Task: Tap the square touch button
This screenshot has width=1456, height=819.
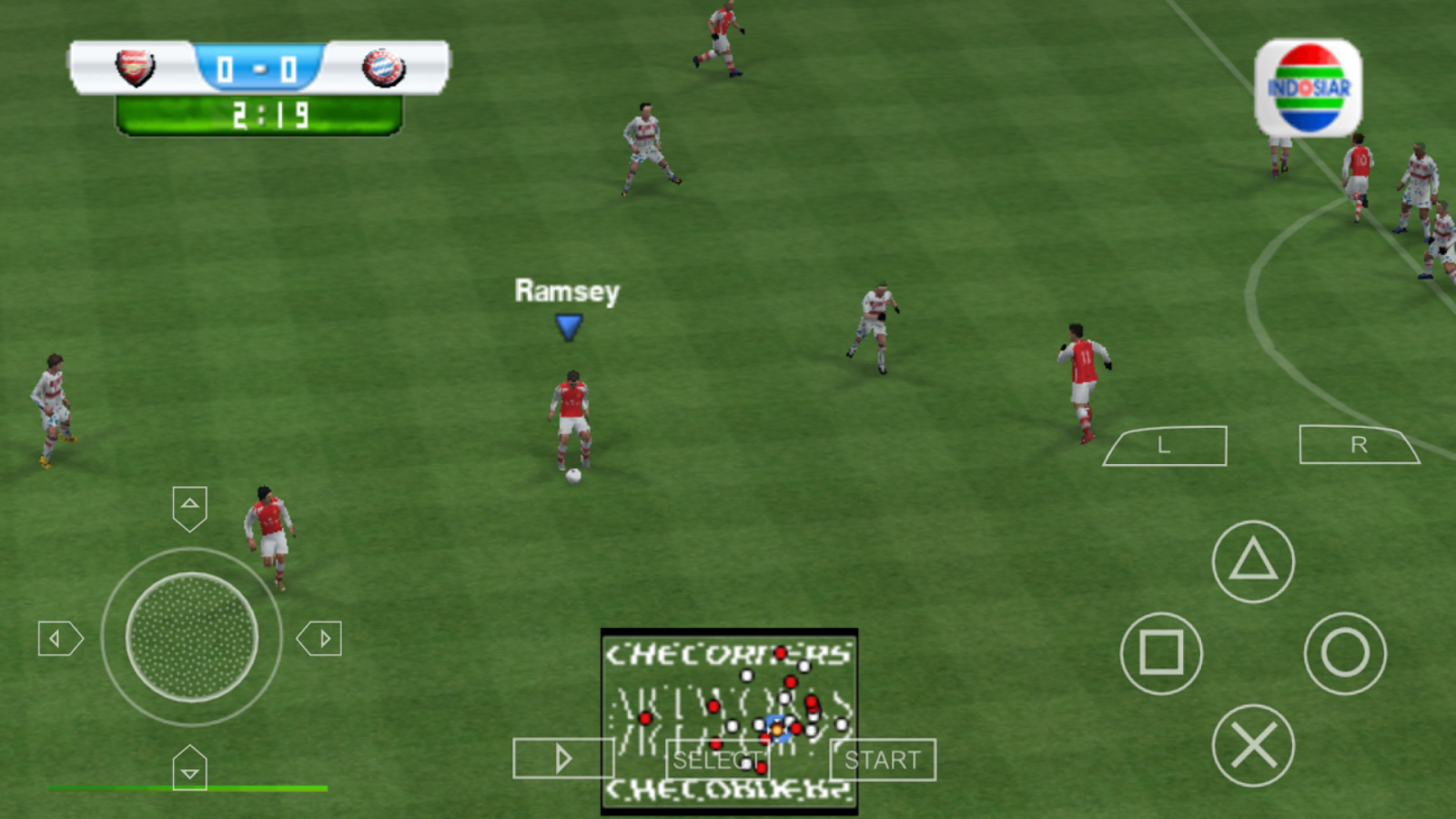Action: click(x=1161, y=653)
